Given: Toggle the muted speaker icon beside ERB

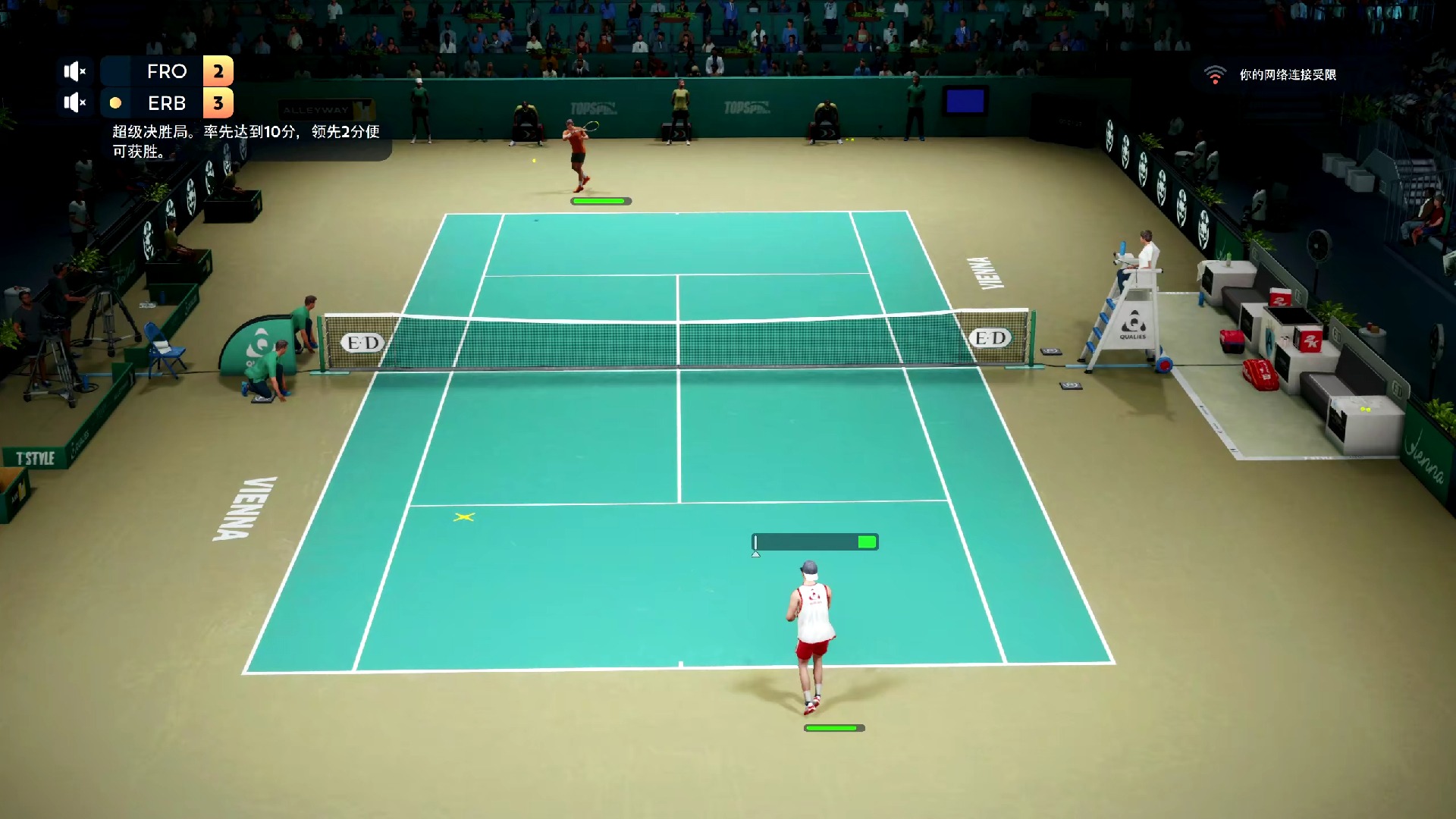Looking at the screenshot, I should point(74,102).
